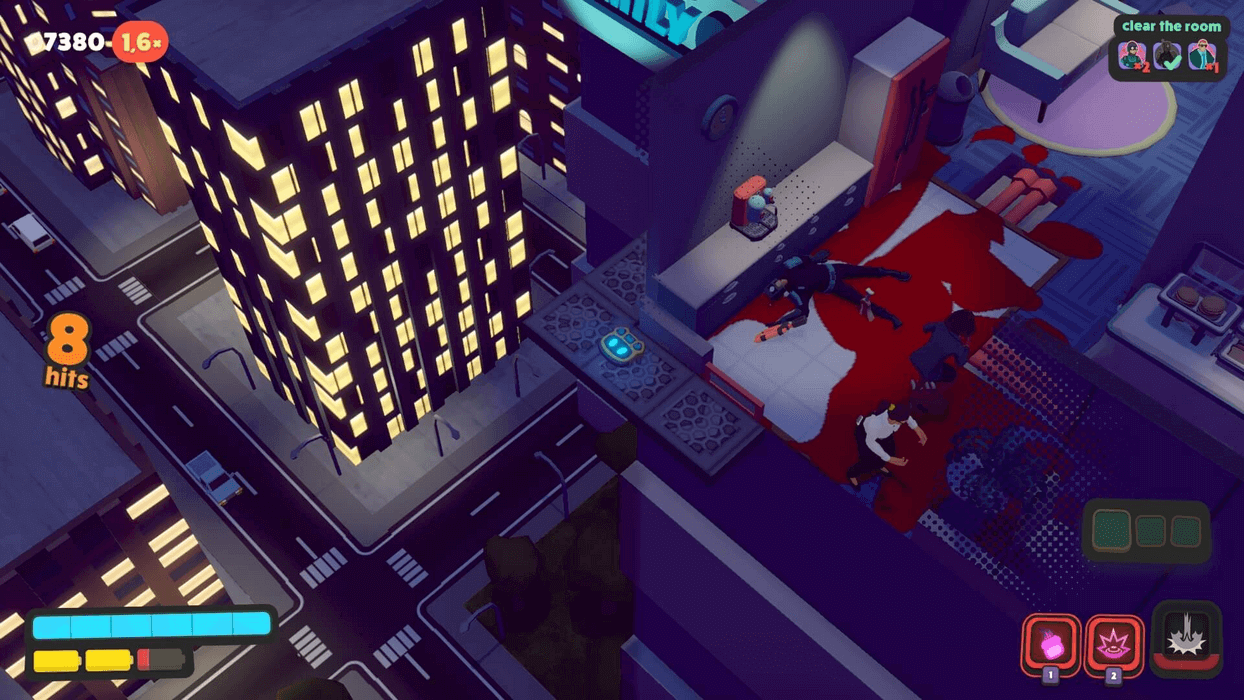This screenshot has height=700, width=1244.
Task: Click the 'clear the room' objective tracker
Action: [x=1170, y=27]
